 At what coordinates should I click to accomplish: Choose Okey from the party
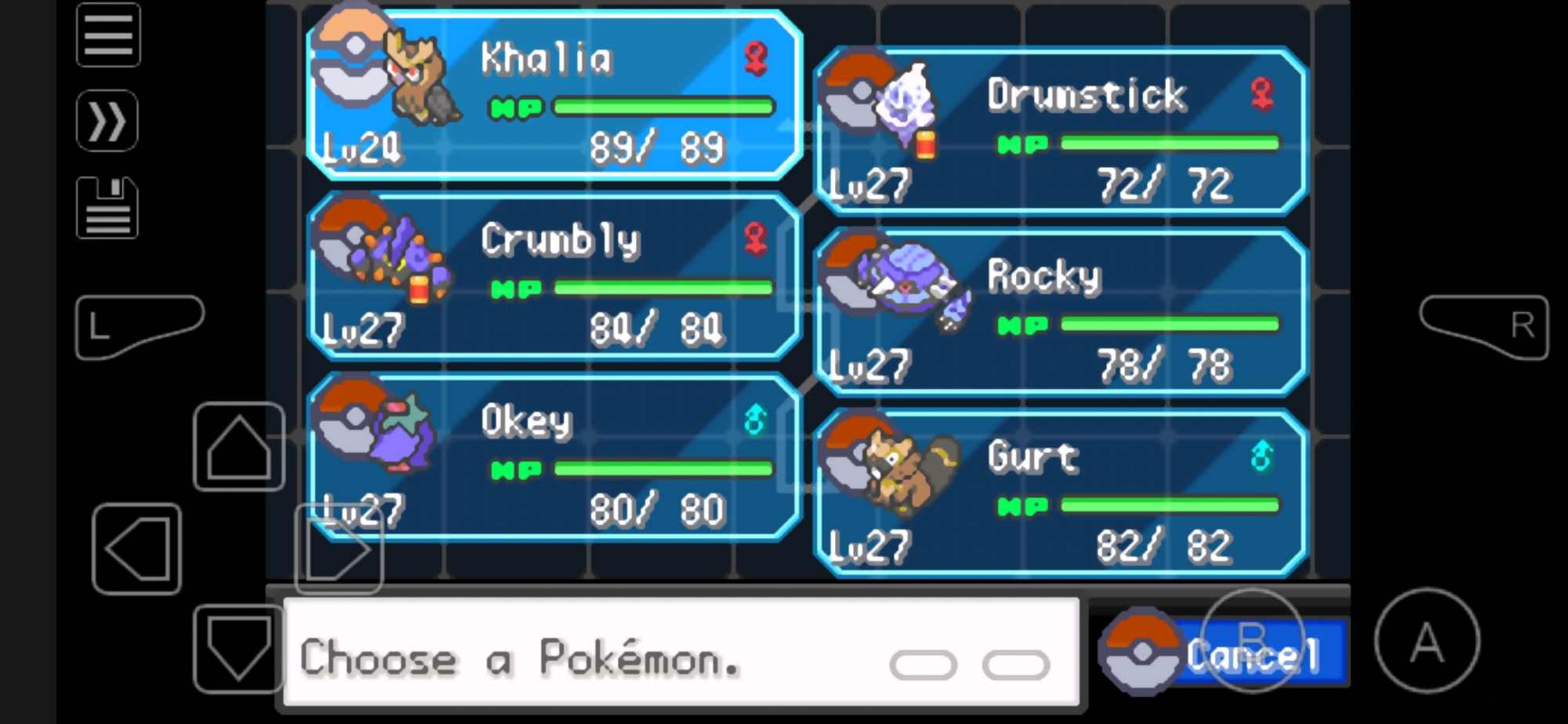pyautogui.click(x=554, y=458)
